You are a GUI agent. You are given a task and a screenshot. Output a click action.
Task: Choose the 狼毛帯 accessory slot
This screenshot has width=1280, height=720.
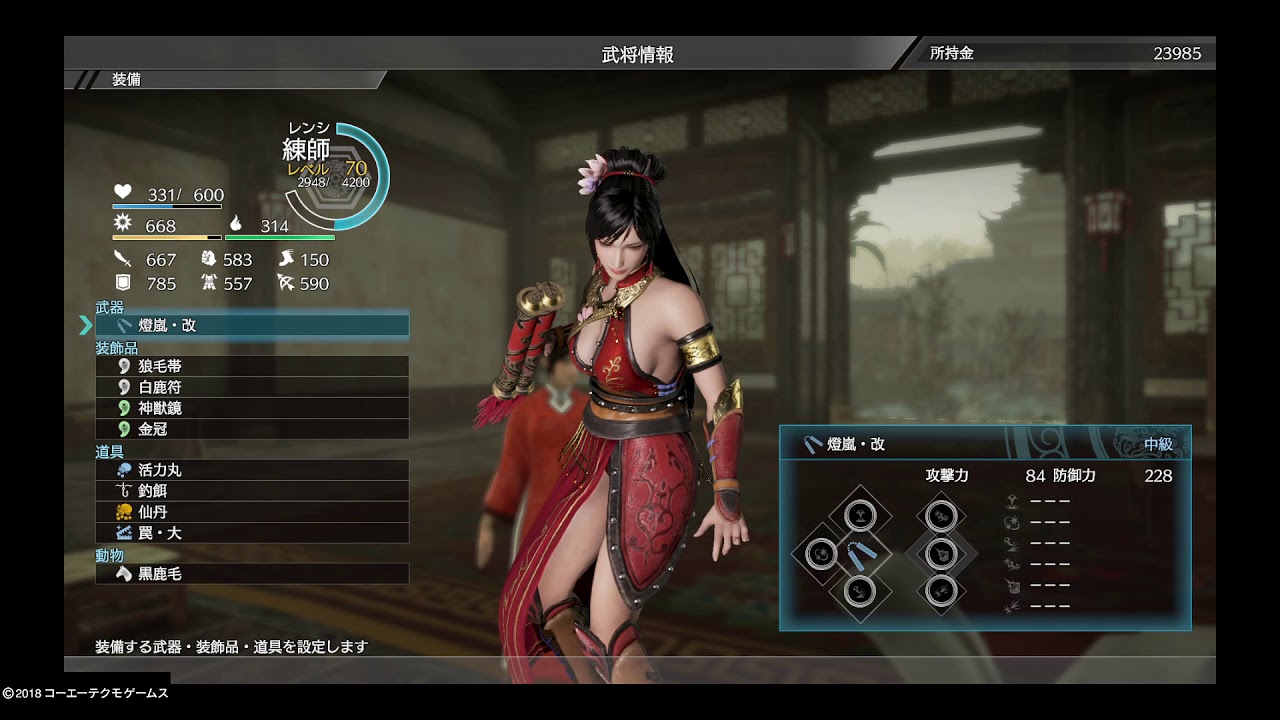point(252,367)
